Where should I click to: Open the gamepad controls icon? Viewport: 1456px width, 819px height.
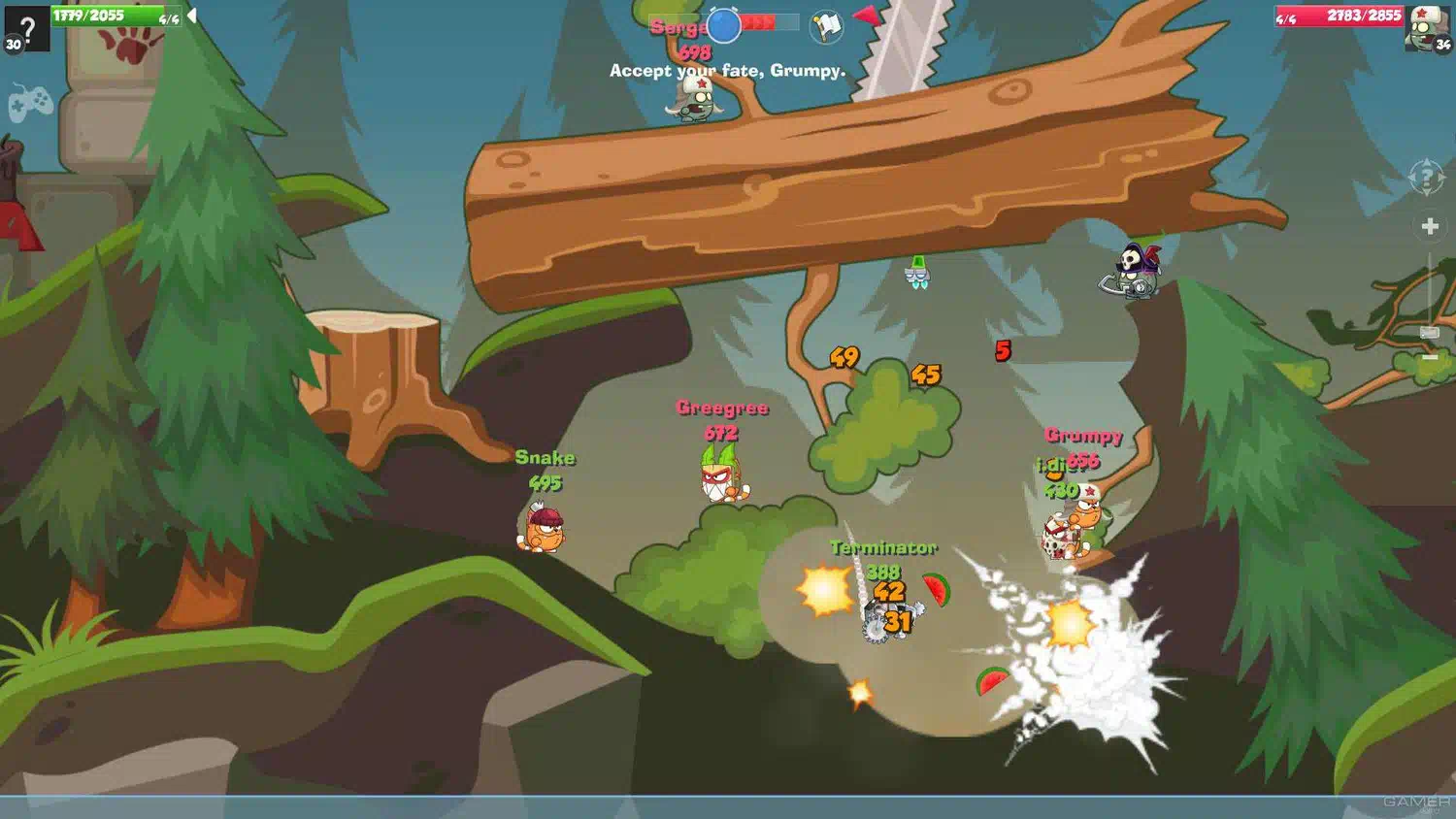pyautogui.click(x=30, y=101)
